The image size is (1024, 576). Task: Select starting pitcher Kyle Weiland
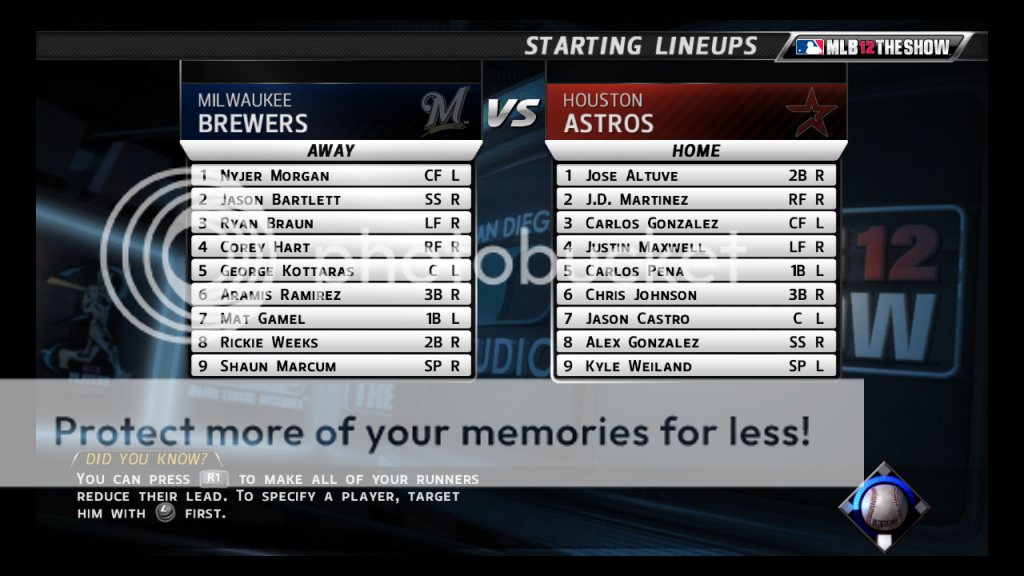coord(696,366)
